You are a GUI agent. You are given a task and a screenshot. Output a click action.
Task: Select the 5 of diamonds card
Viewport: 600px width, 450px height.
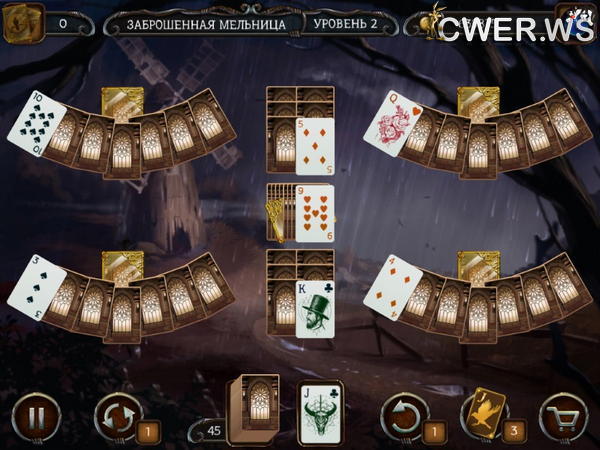pos(315,145)
